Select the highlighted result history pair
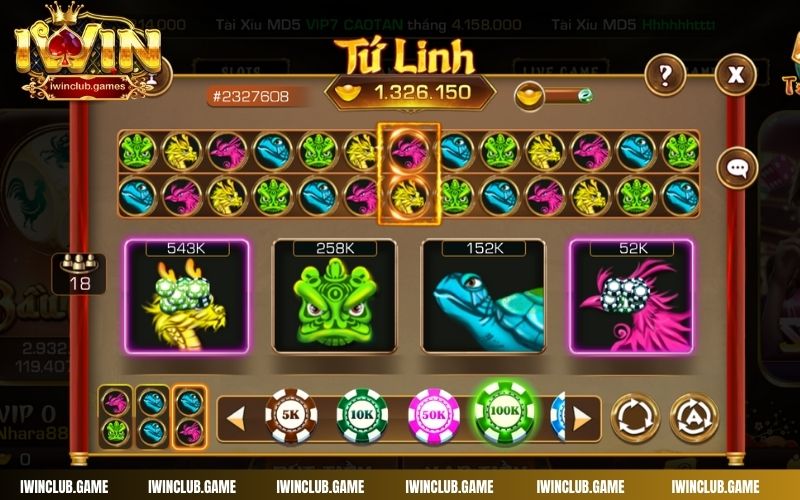The height and width of the screenshot is (500, 800). [408, 172]
